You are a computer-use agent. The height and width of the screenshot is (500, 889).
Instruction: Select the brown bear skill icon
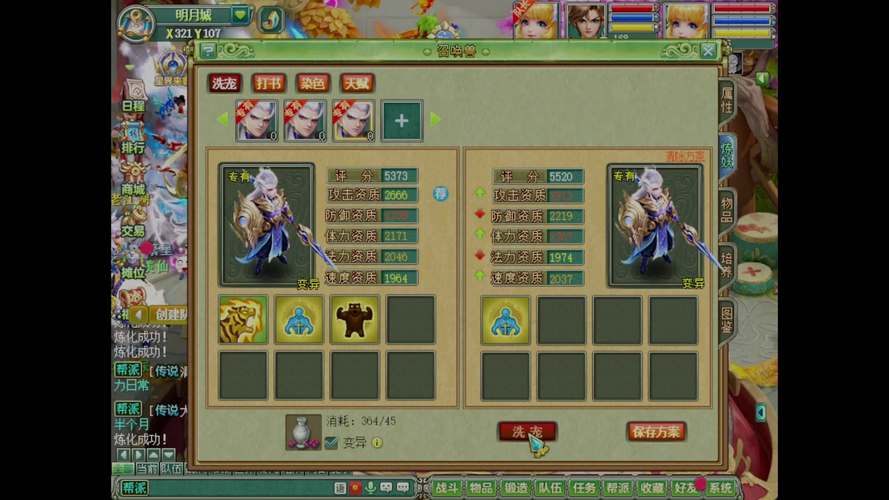click(x=355, y=320)
